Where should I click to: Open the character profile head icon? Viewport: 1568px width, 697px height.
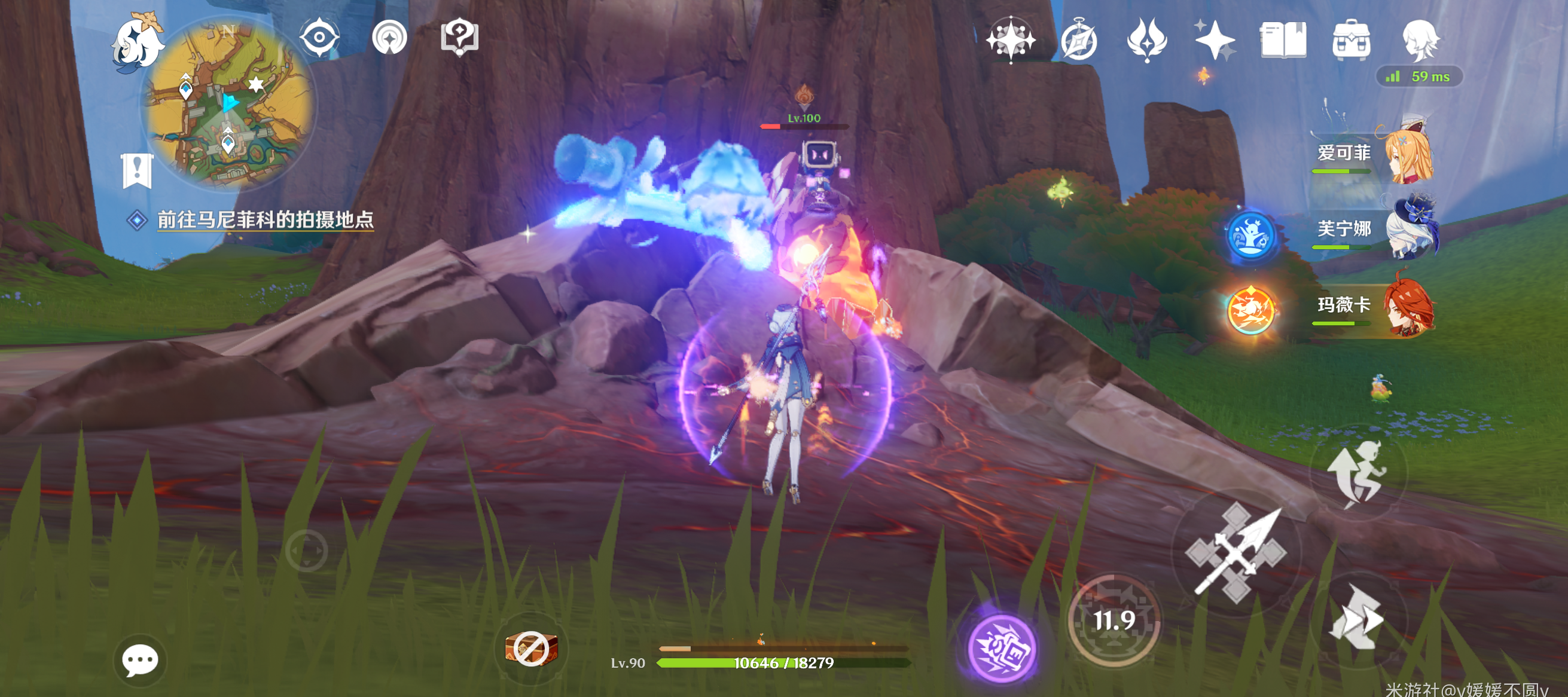point(1420,40)
